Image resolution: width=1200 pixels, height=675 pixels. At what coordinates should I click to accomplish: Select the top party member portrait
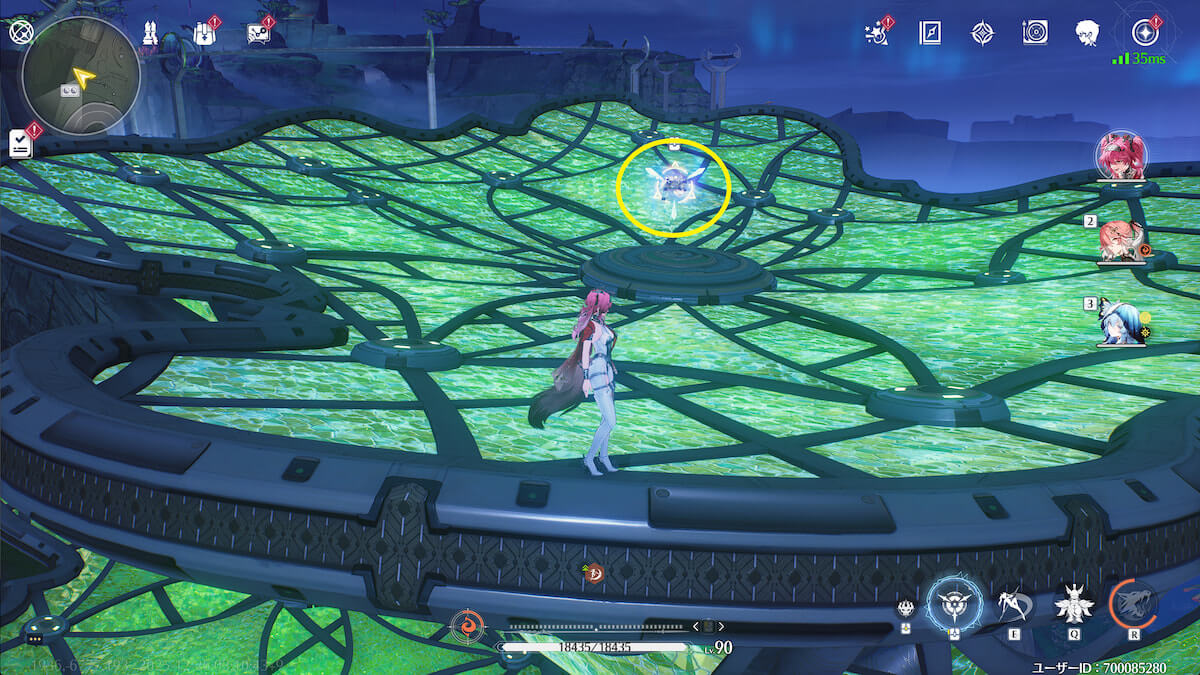point(1122,158)
